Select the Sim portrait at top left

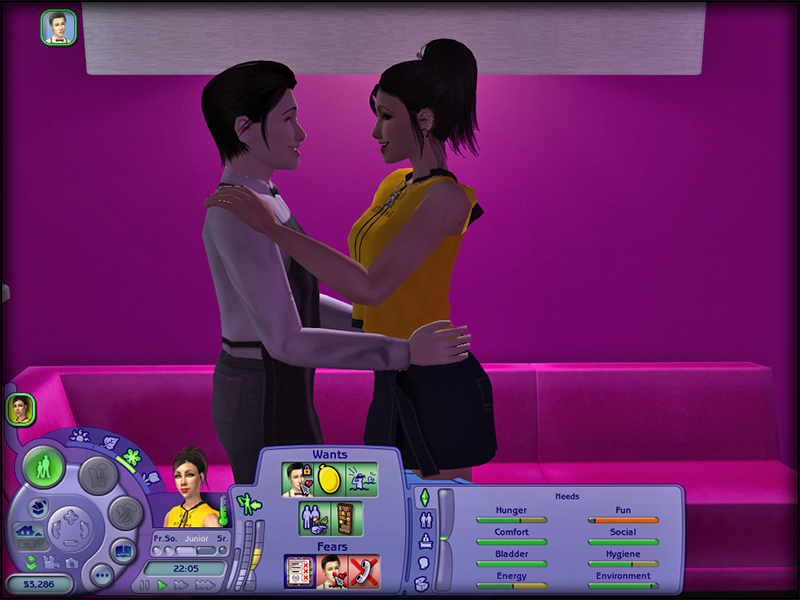(x=58, y=27)
